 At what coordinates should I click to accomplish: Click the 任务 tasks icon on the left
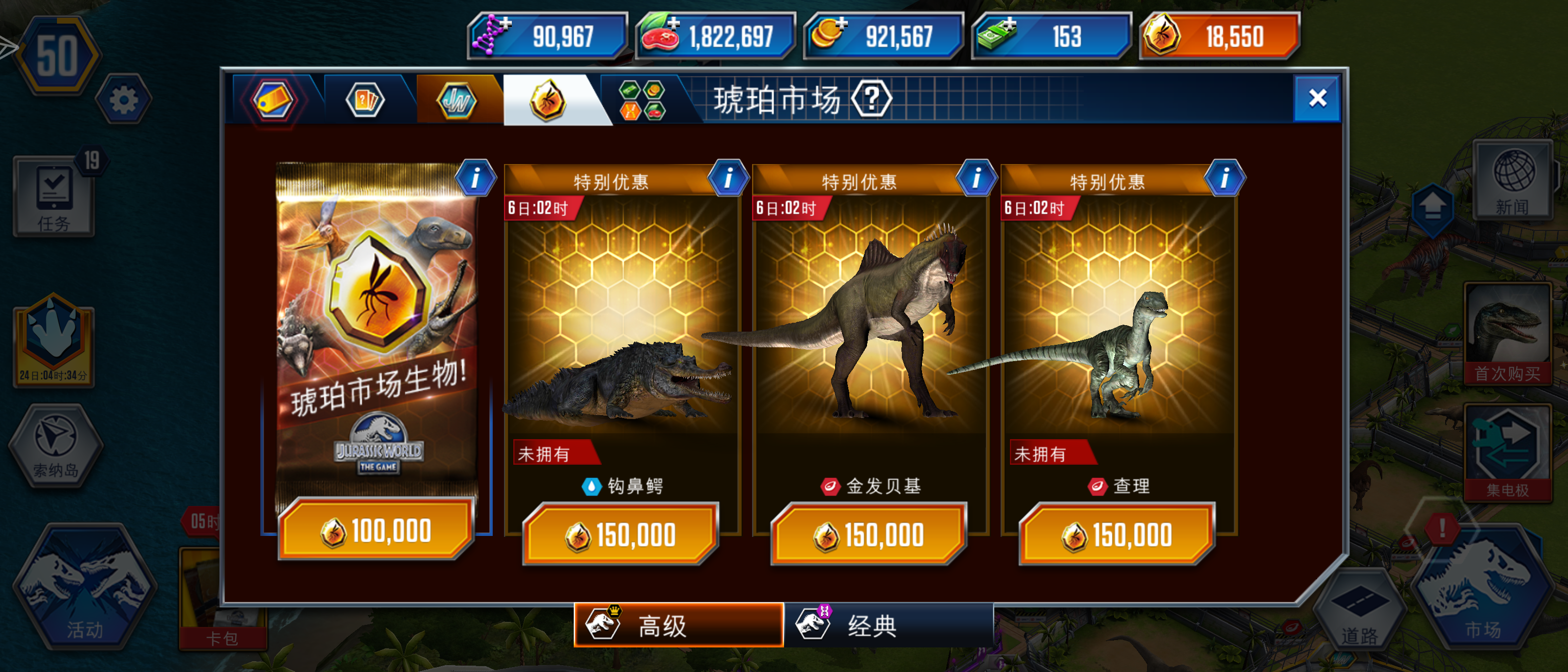(x=54, y=196)
